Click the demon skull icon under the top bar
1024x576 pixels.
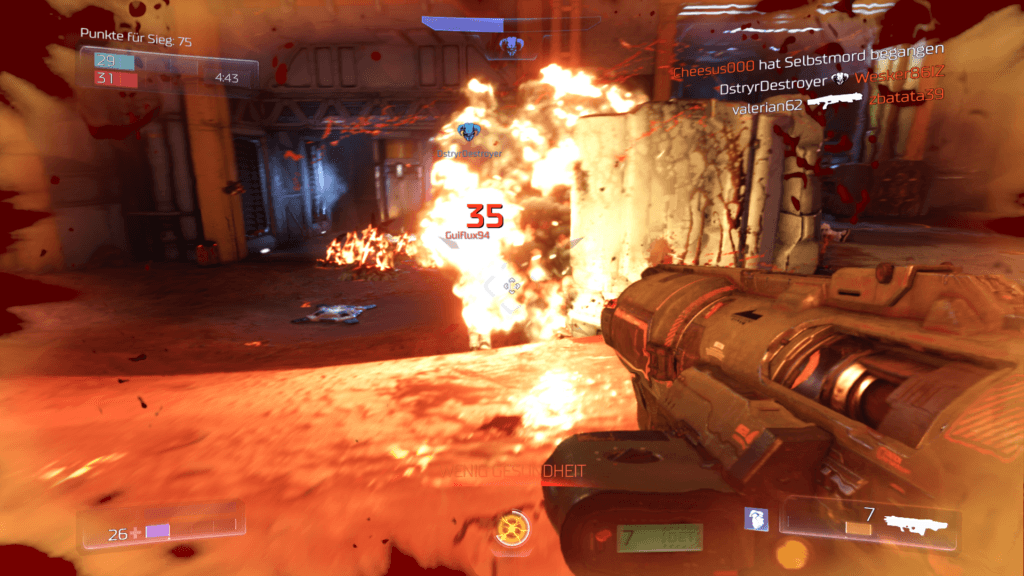pos(512,44)
